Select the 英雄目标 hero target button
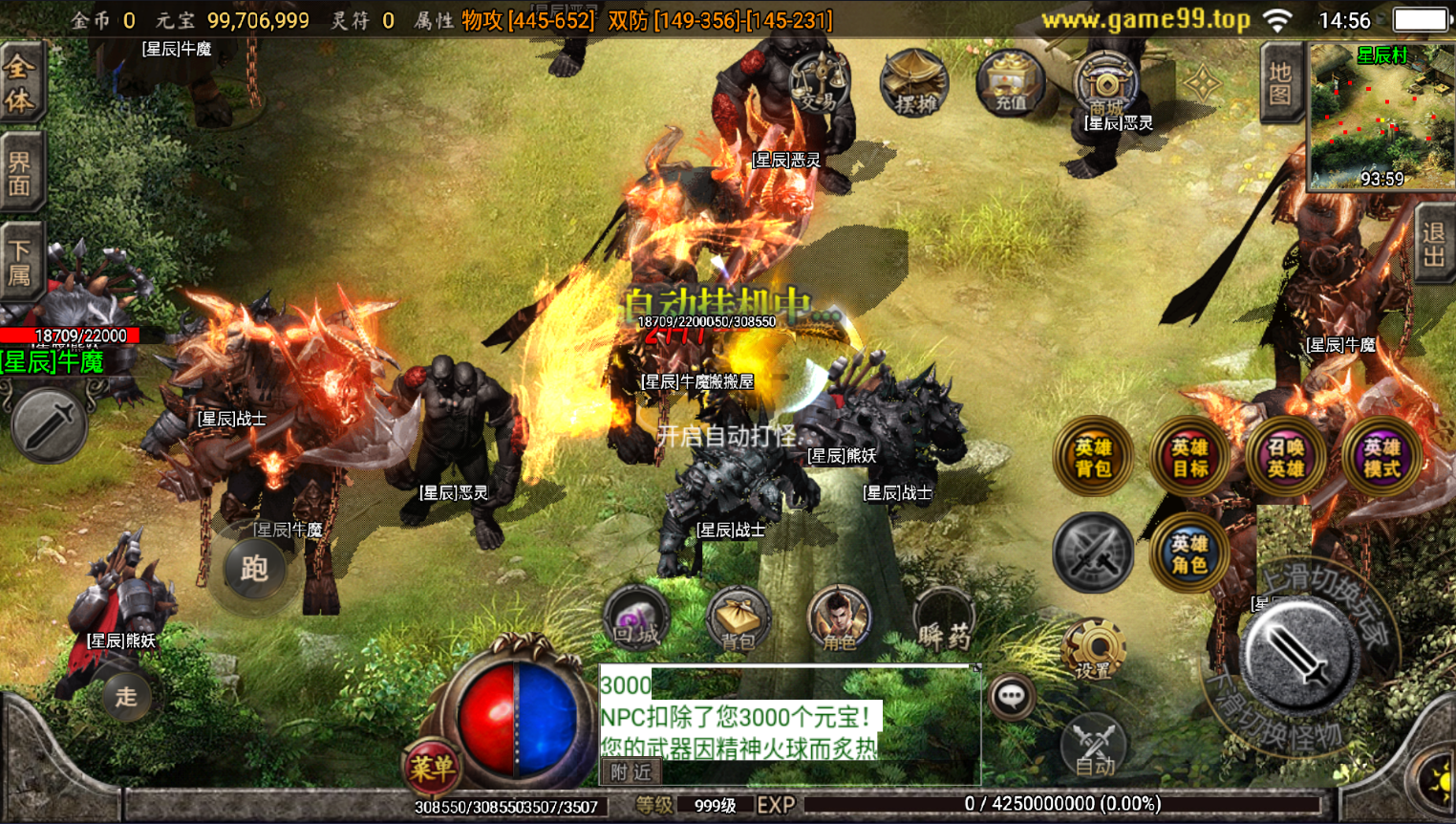1456x824 pixels. [1189, 457]
